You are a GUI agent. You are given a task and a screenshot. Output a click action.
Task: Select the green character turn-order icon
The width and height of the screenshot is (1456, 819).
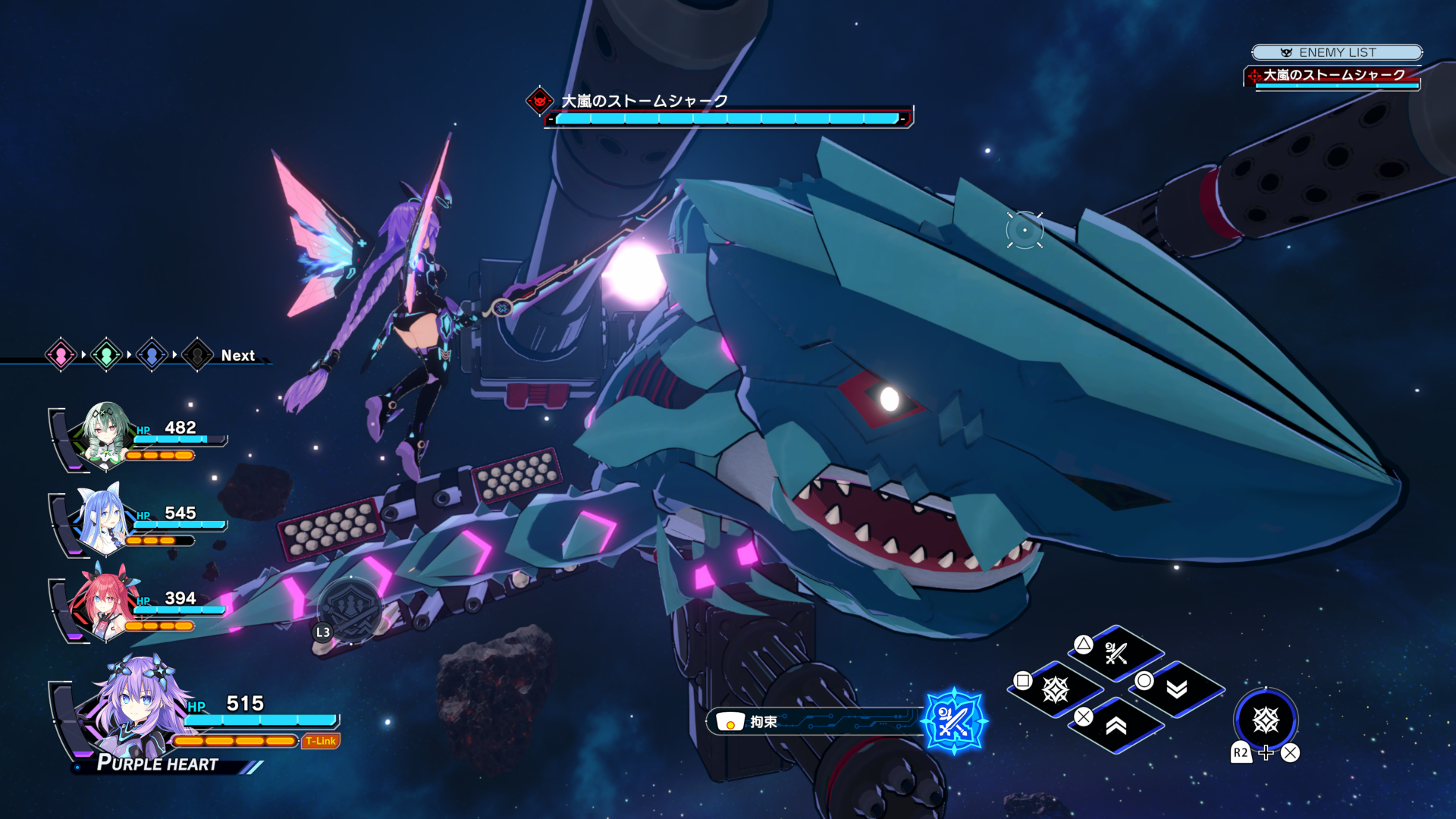106,354
